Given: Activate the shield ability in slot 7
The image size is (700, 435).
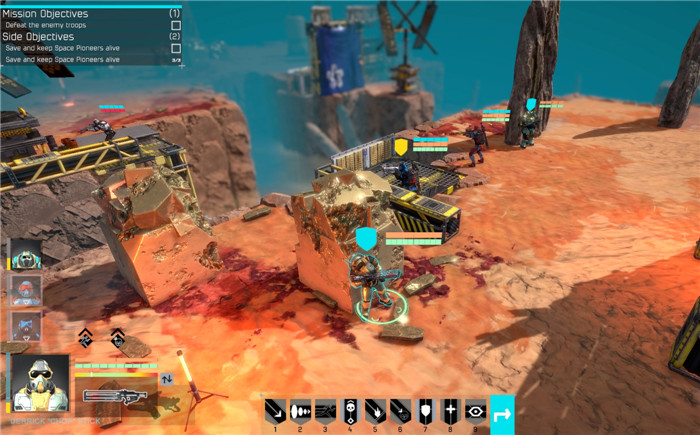Looking at the screenshot, I should [425, 410].
